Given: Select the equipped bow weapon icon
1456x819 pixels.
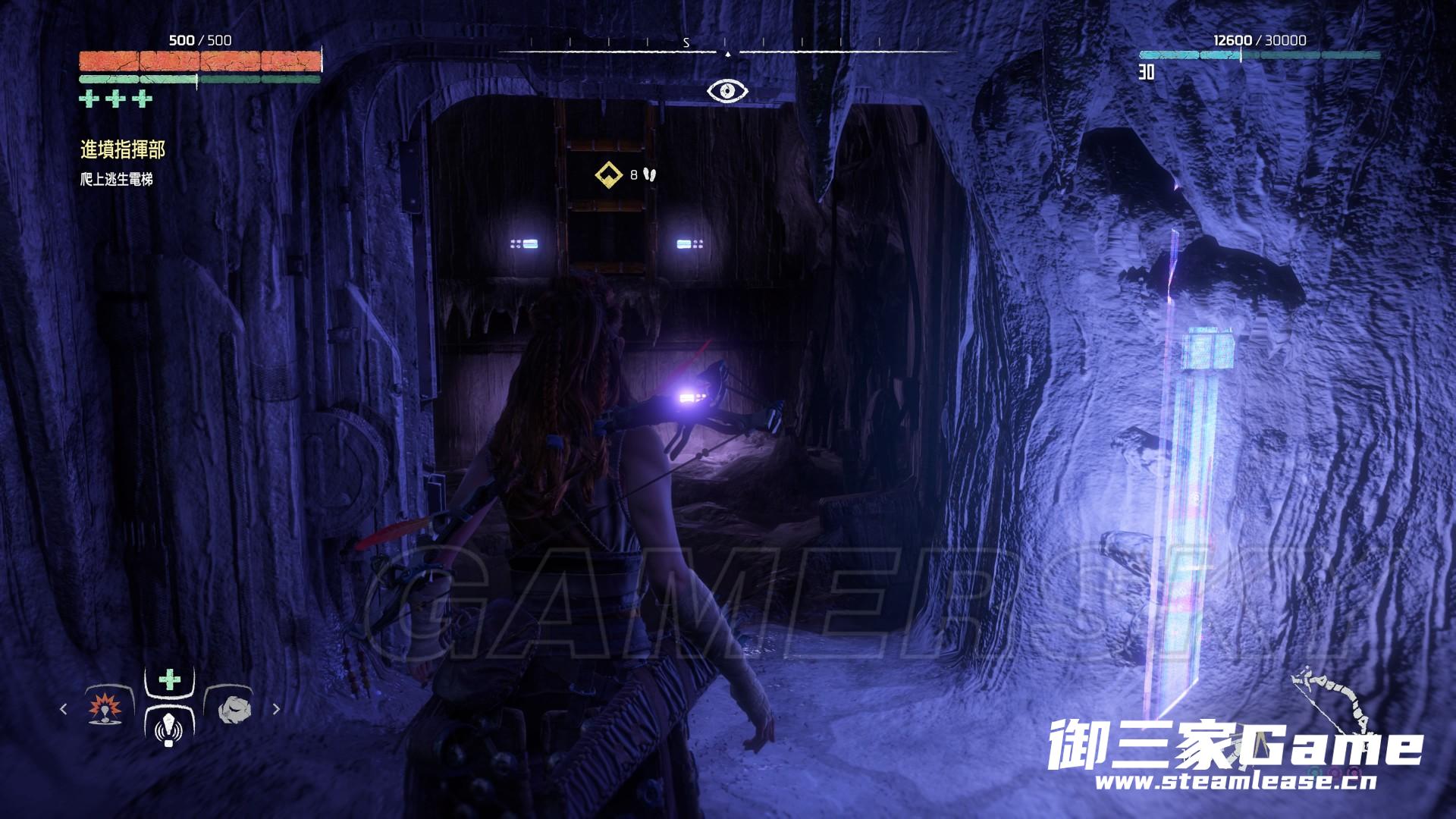Looking at the screenshot, I should click(1332, 709).
